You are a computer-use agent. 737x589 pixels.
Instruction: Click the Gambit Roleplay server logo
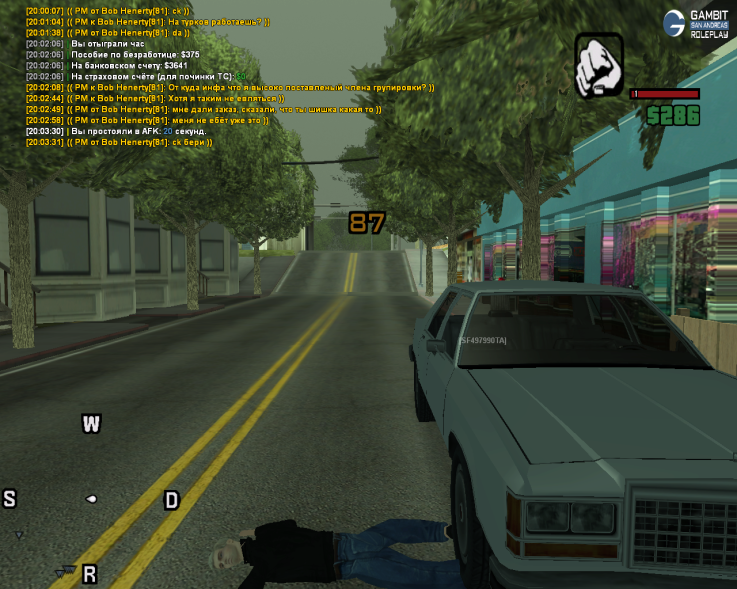click(x=696, y=23)
